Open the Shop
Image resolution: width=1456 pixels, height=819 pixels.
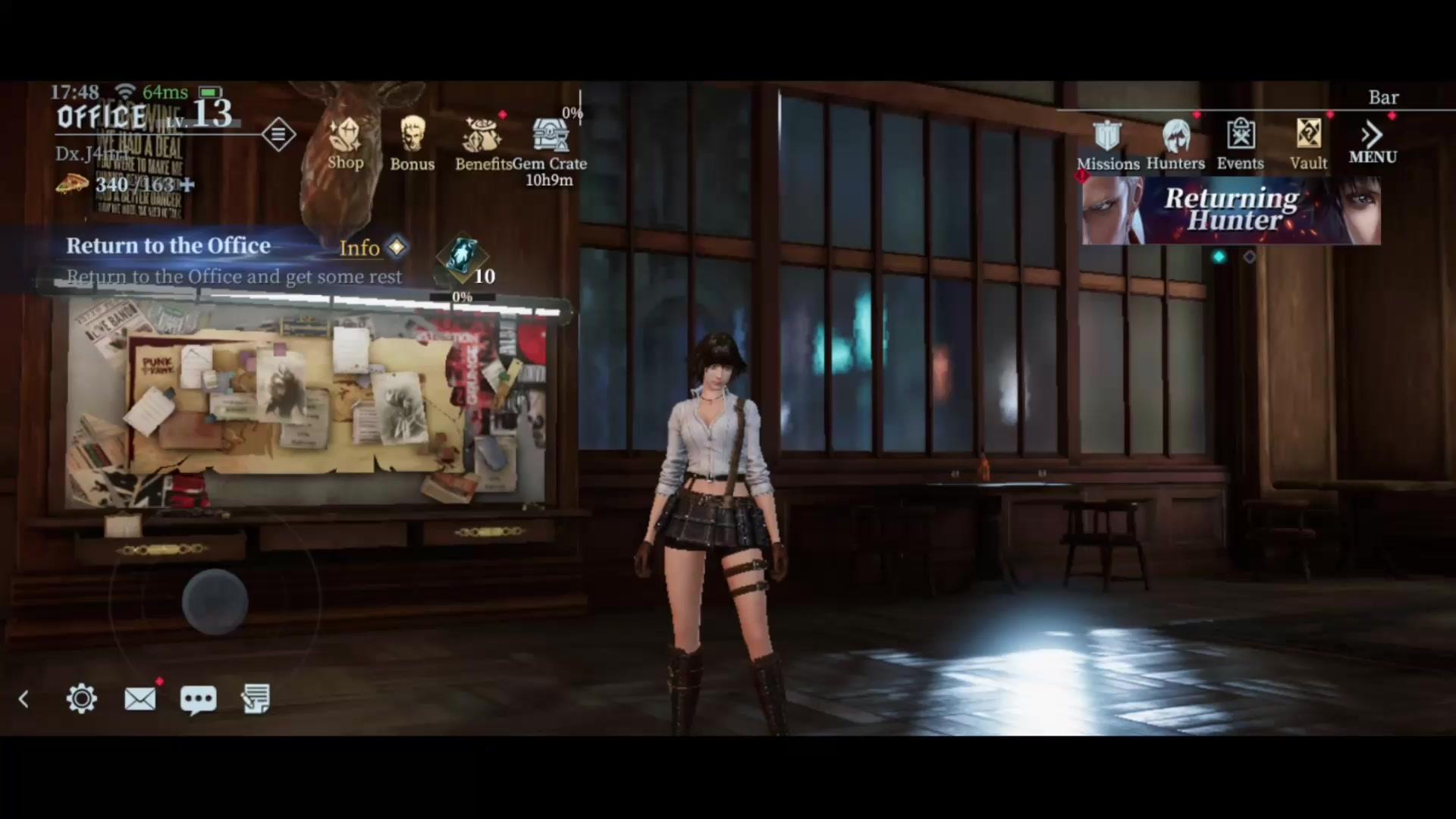coord(346,140)
